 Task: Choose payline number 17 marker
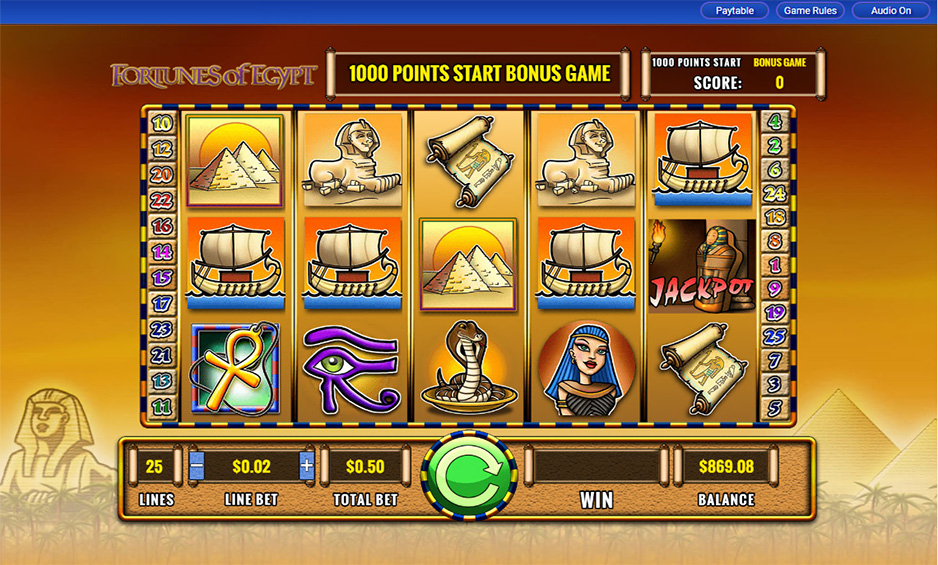[x=161, y=303]
